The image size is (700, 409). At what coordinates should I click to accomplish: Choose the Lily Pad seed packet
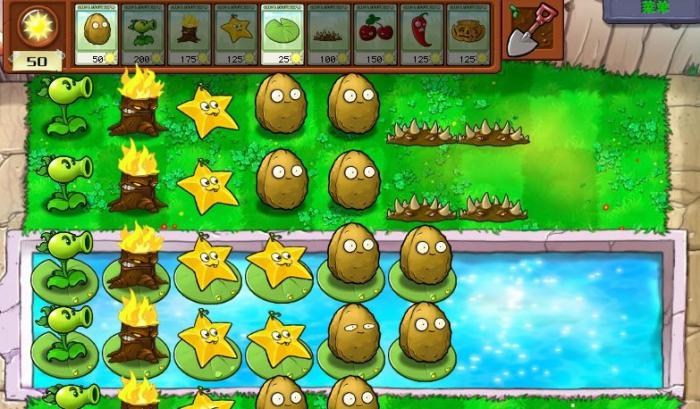click(x=282, y=35)
